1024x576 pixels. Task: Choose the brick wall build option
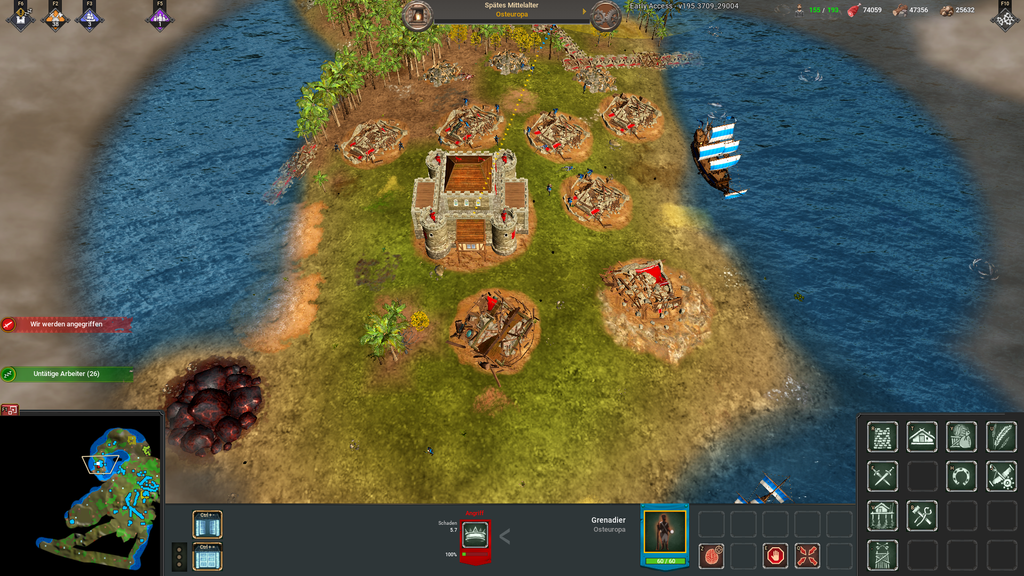[882, 437]
